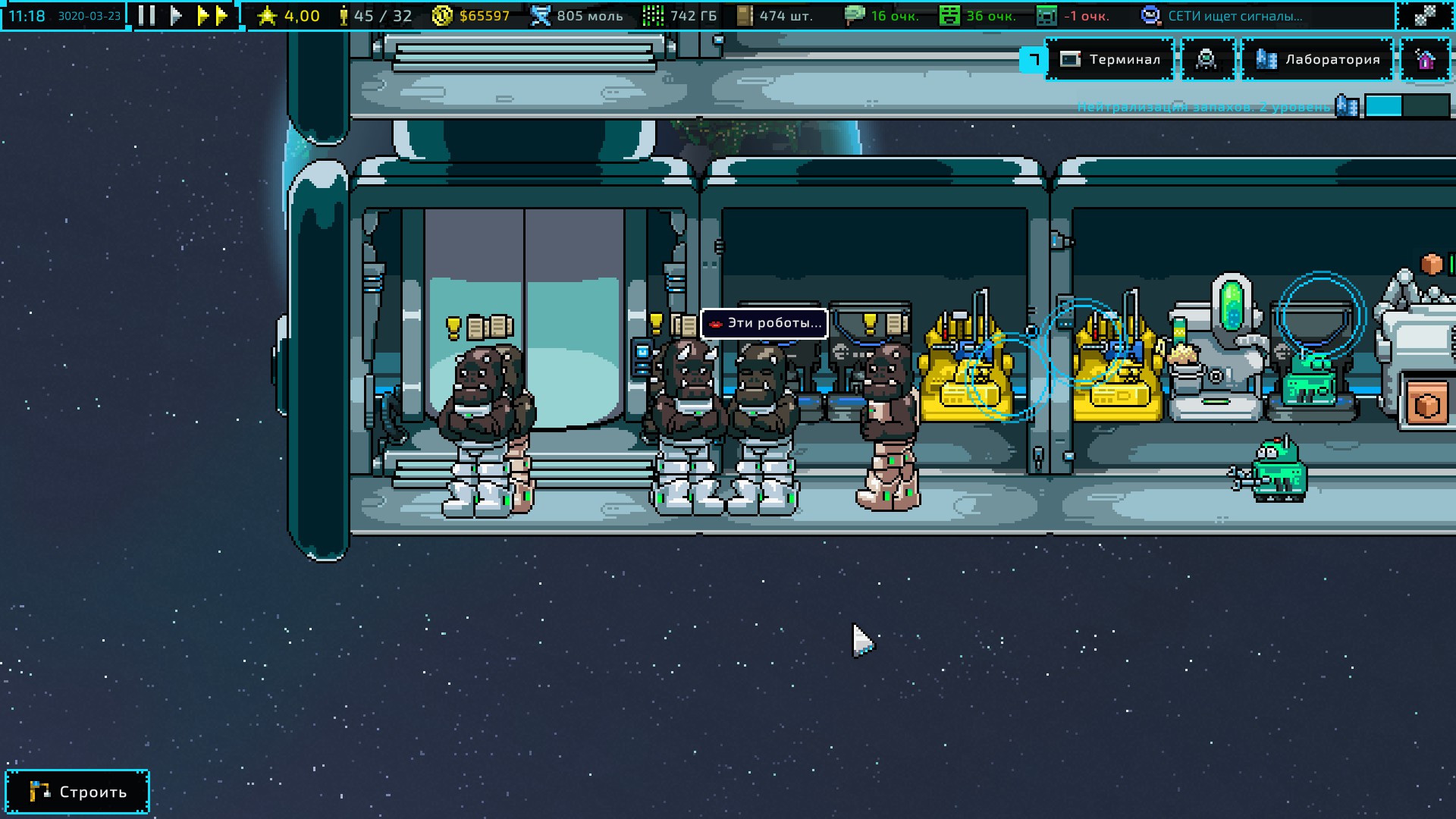This screenshot has width=1456, height=819.
Task: Set game to normal play speed
Action: (x=176, y=15)
